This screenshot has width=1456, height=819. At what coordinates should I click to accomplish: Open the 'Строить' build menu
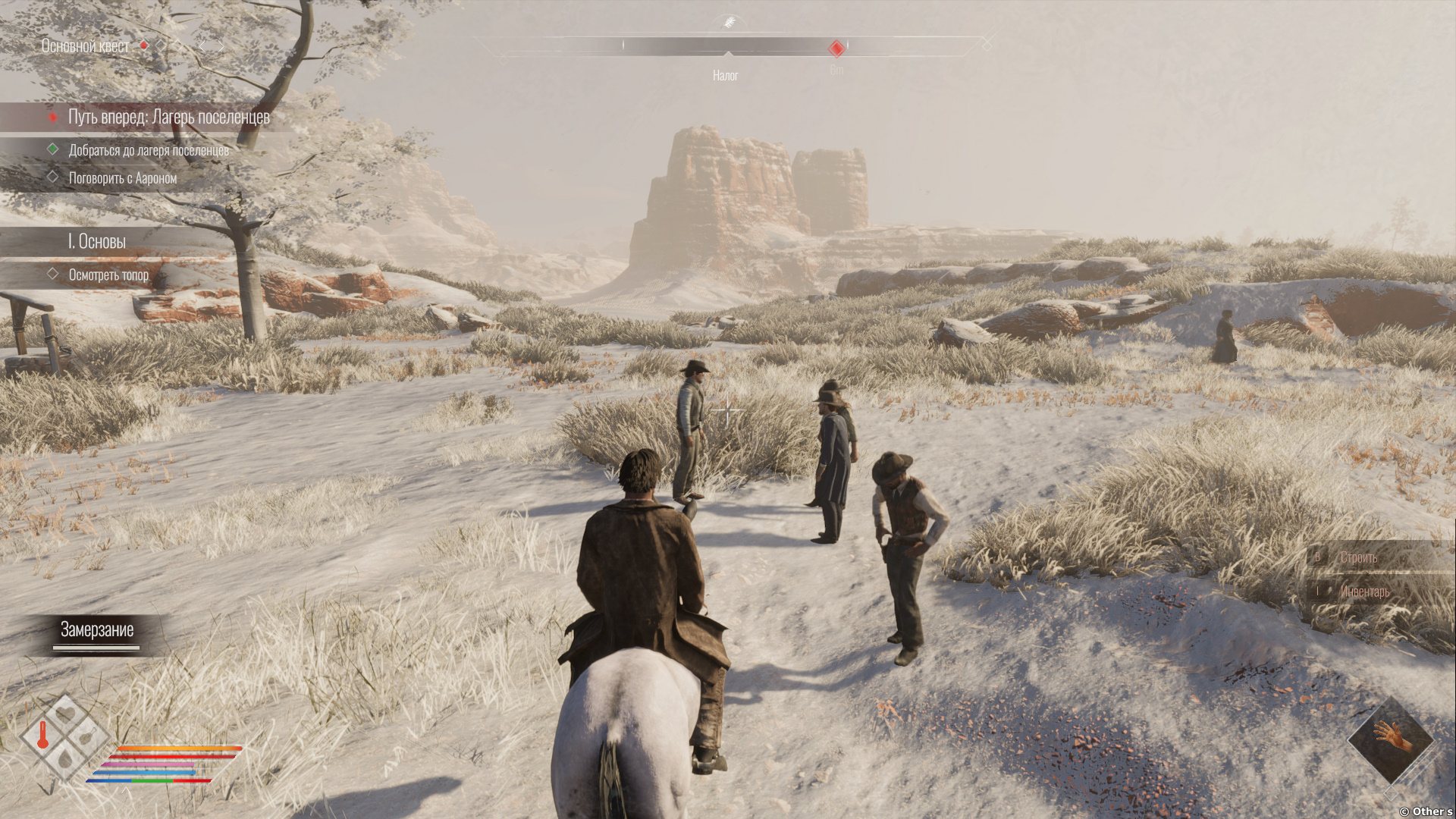1358,557
